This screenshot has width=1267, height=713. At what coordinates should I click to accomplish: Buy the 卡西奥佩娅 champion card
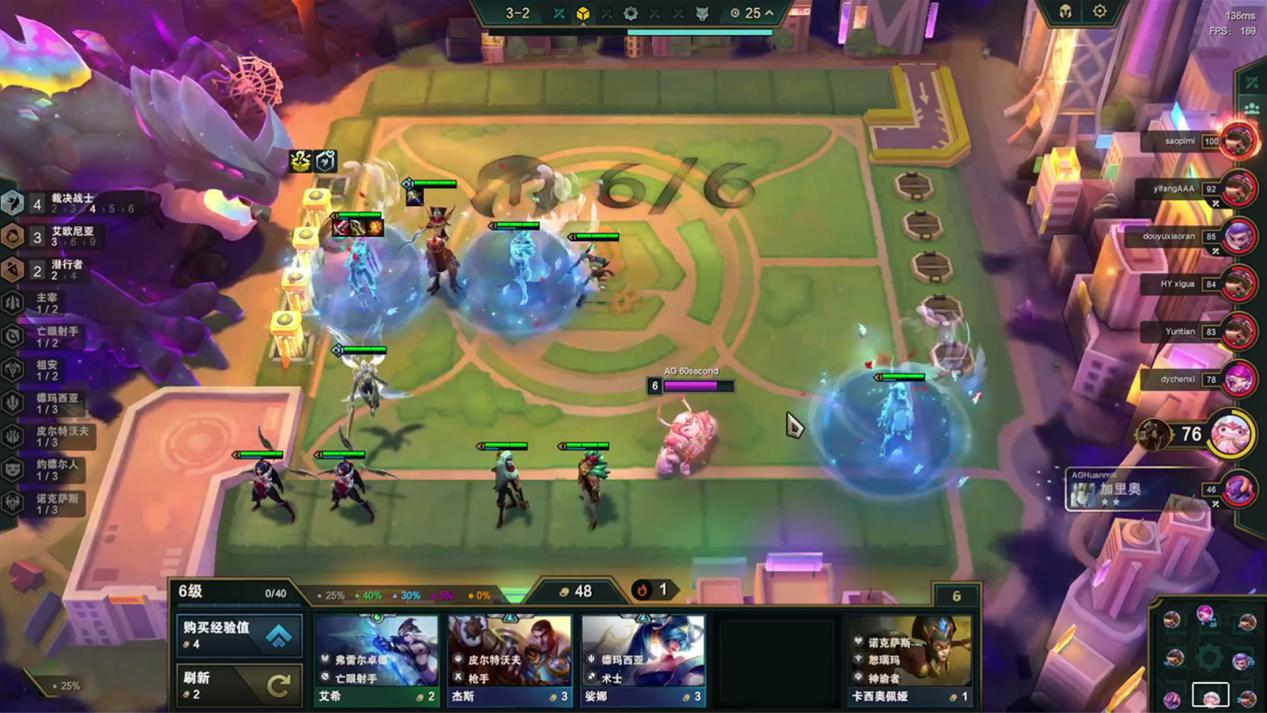coord(909,660)
